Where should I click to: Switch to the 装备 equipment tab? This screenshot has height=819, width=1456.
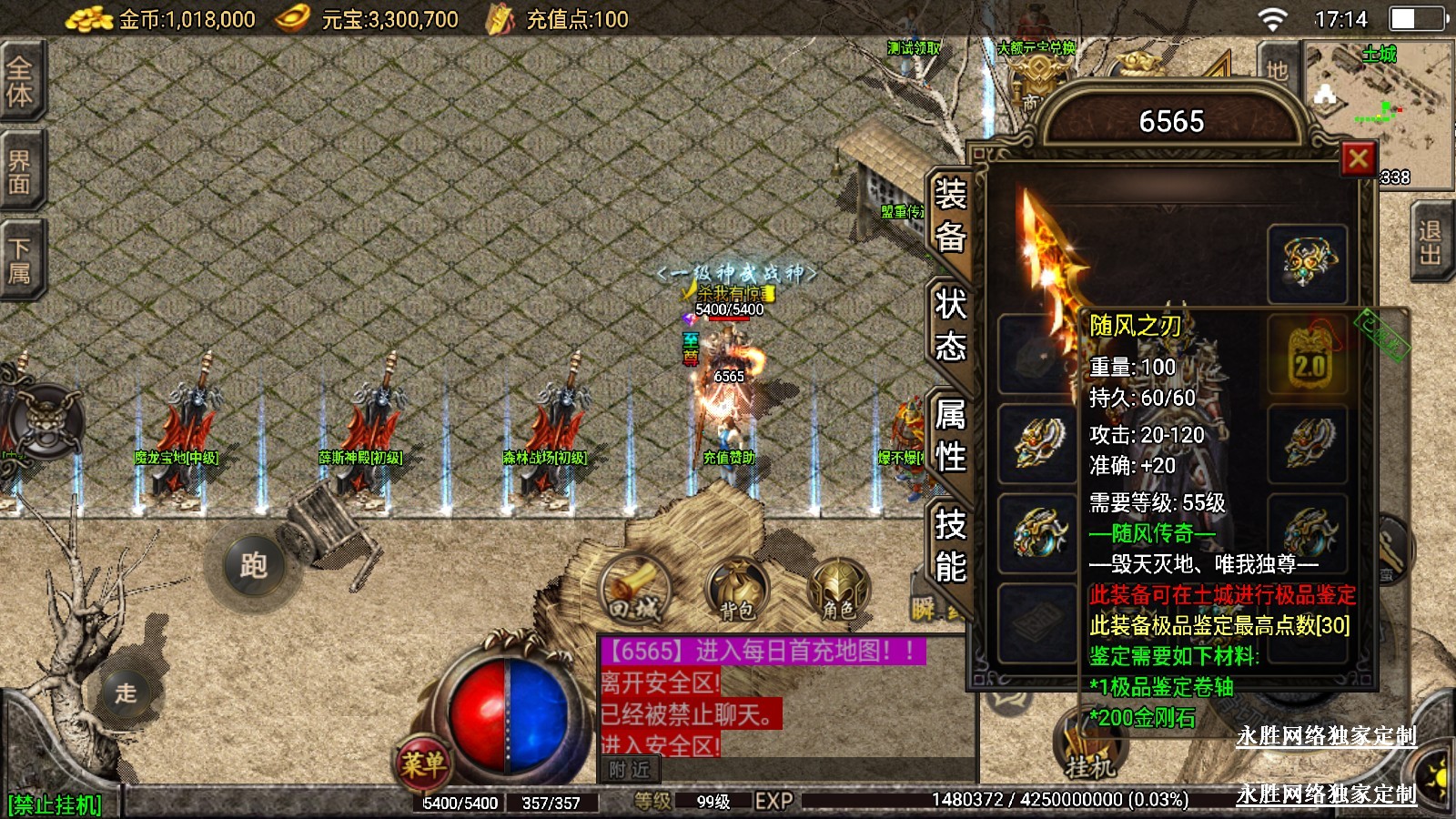[950, 215]
